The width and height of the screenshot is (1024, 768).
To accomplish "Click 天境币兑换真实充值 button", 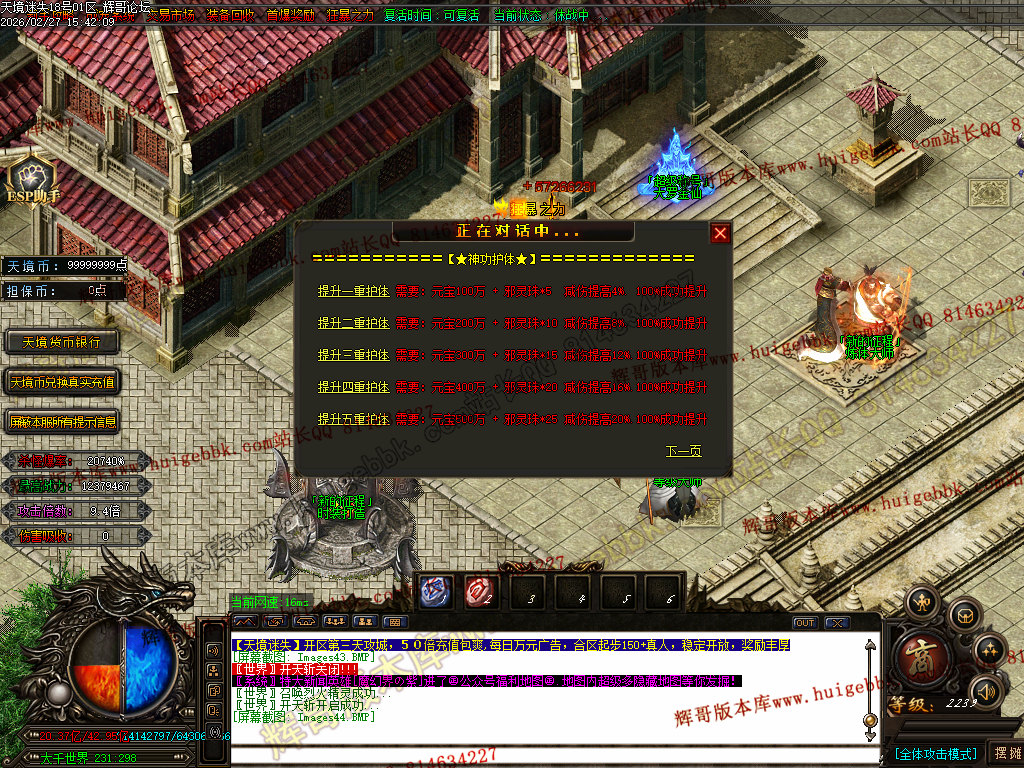I will pyautogui.click(x=62, y=382).
